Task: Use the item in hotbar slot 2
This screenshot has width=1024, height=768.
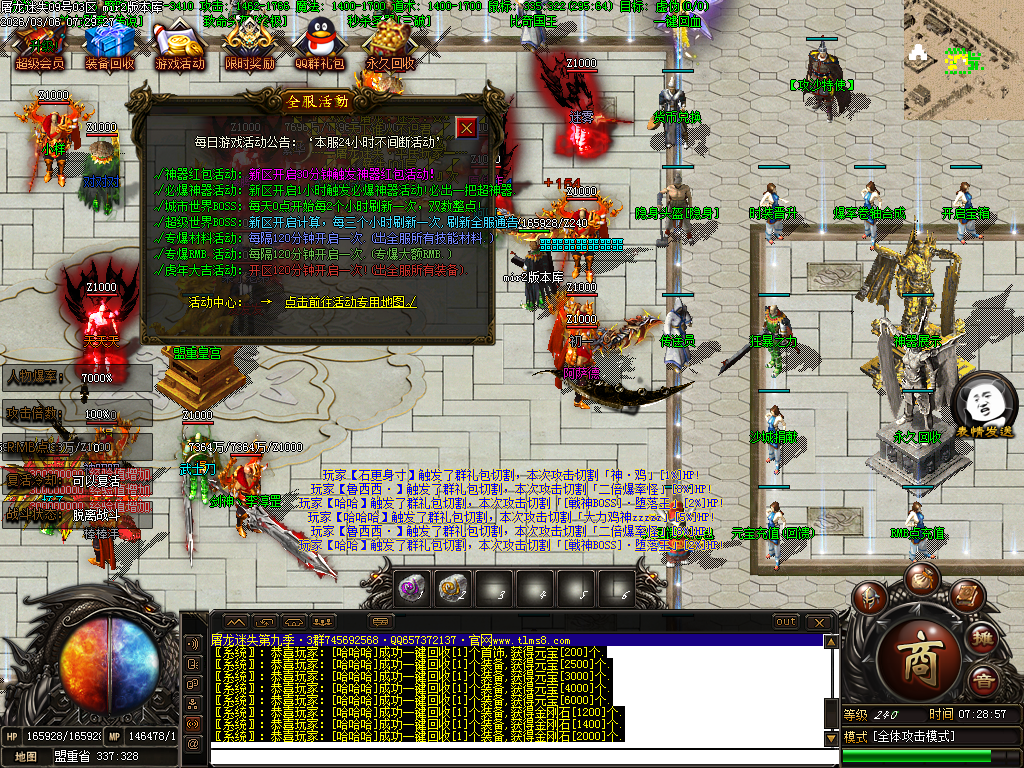Action: click(452, 589)
